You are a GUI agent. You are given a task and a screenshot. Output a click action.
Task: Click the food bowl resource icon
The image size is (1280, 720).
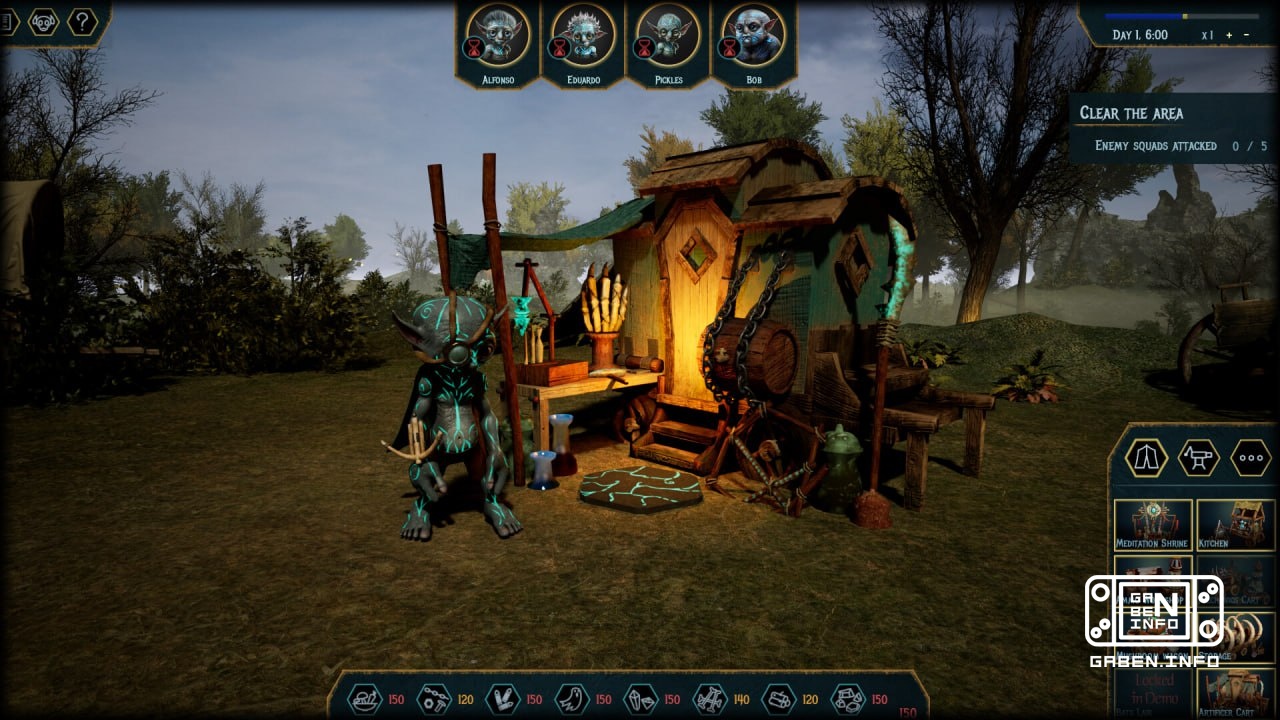(x=365, y=698)
